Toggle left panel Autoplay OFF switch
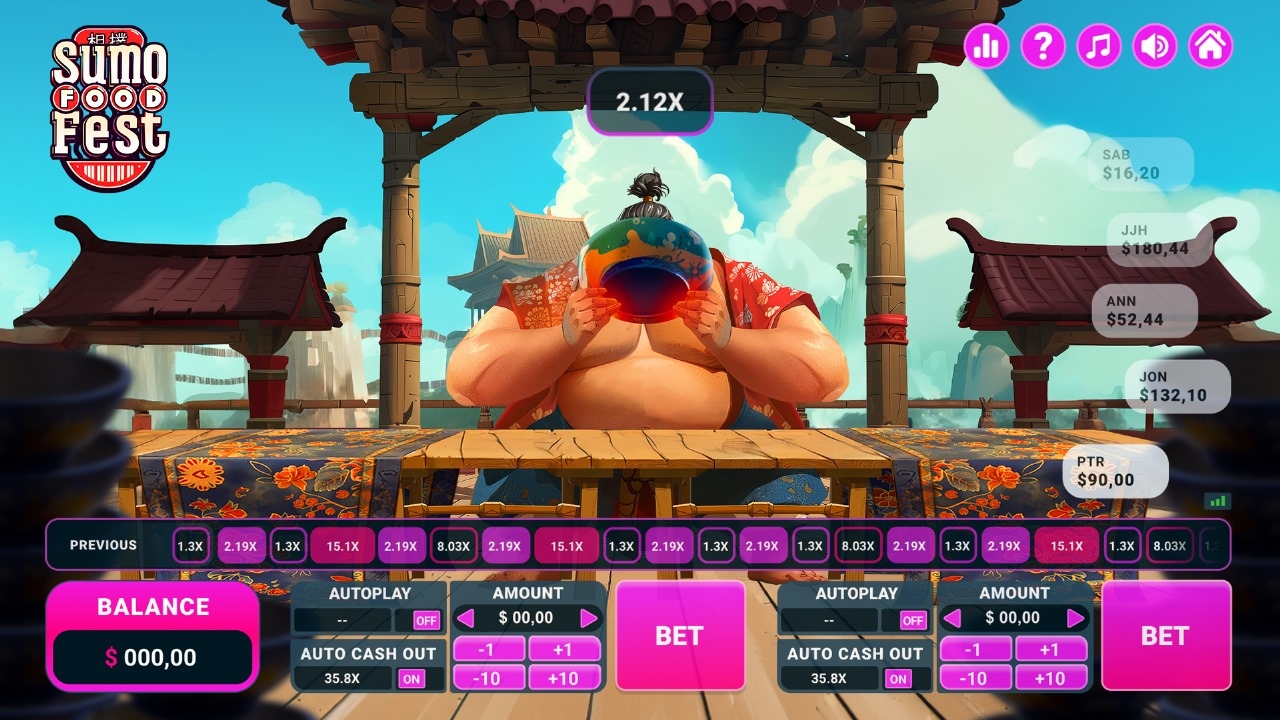 tap(427, 620)
